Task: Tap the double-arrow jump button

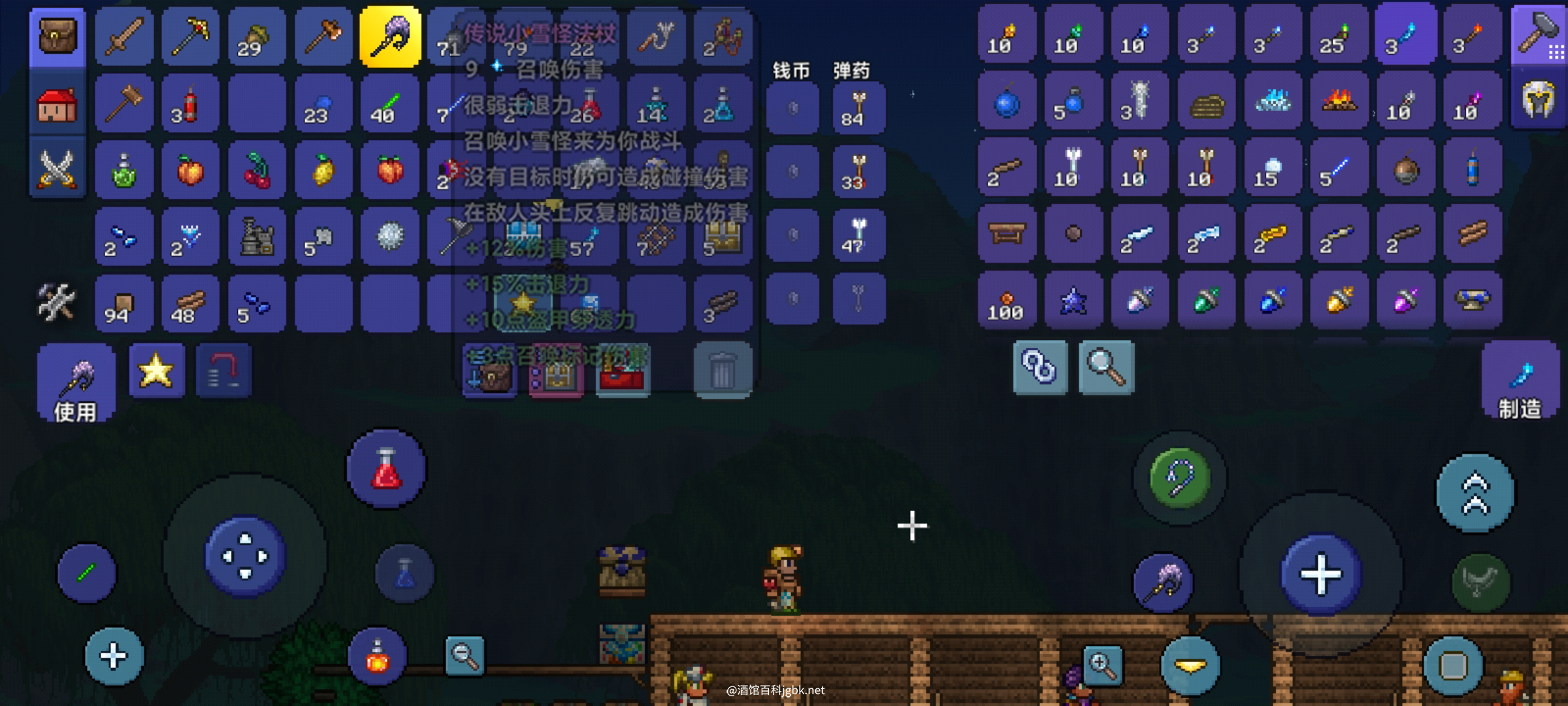Action: point(1475,494)
